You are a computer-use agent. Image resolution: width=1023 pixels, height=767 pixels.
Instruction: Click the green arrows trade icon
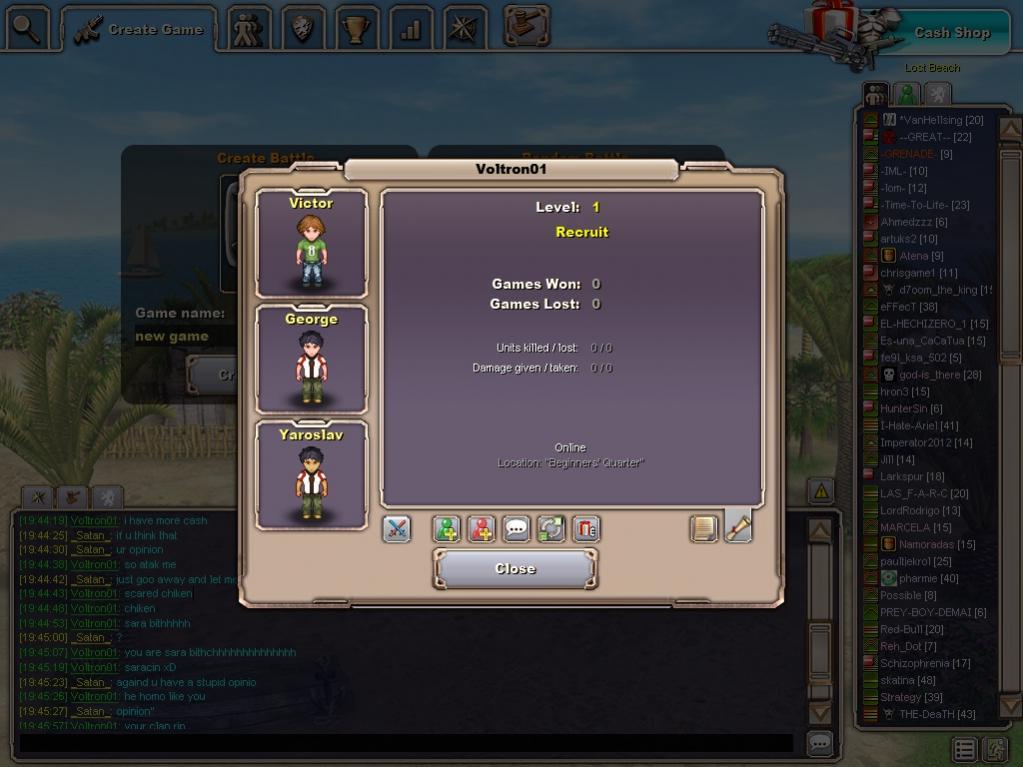[551, 528]
